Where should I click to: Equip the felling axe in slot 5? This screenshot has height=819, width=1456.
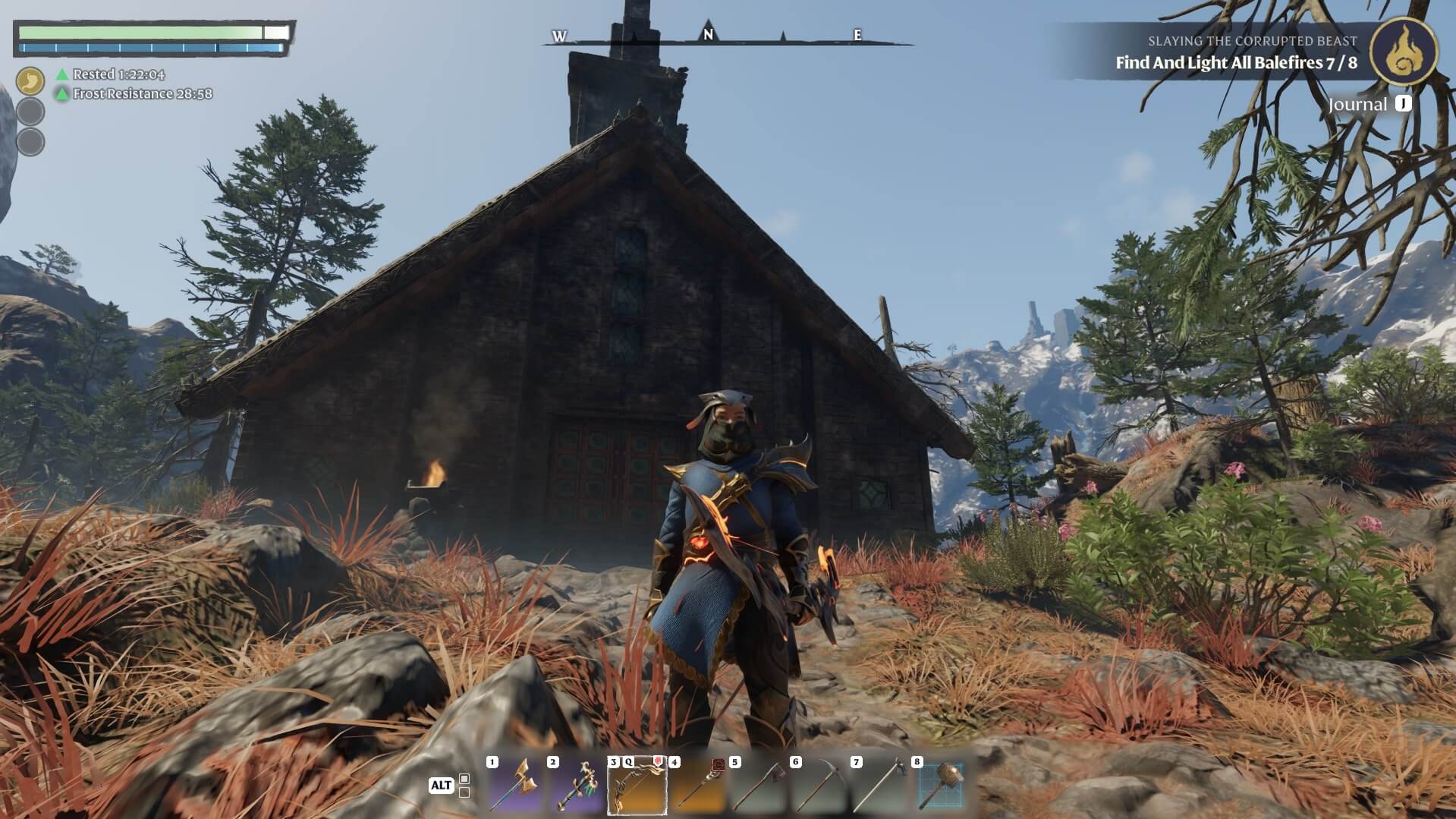759,786
